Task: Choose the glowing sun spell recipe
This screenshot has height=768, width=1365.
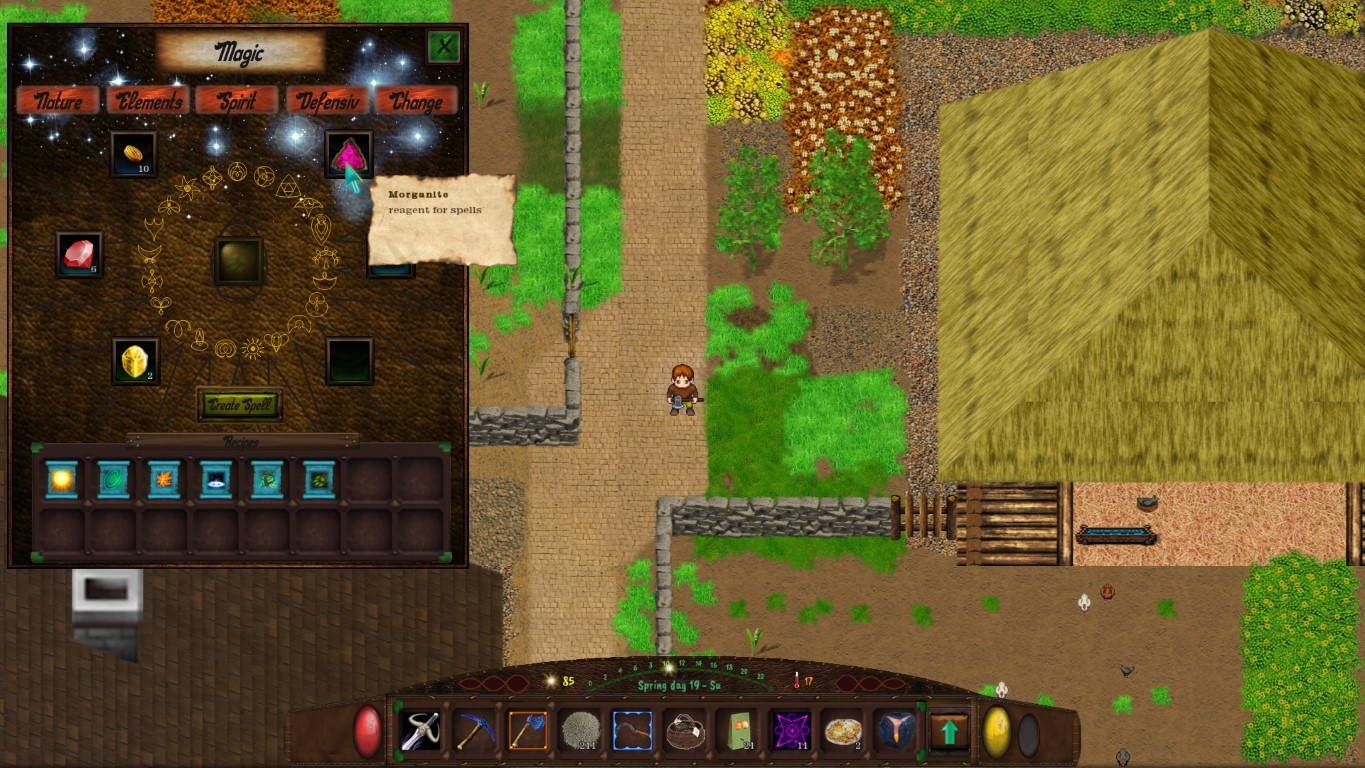Action: (x=62, y=480)
